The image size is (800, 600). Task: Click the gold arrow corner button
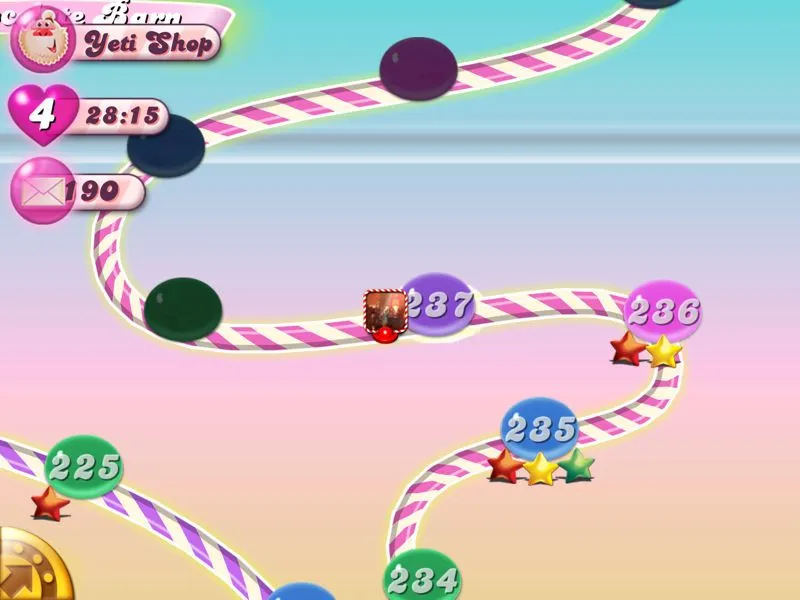30,572
